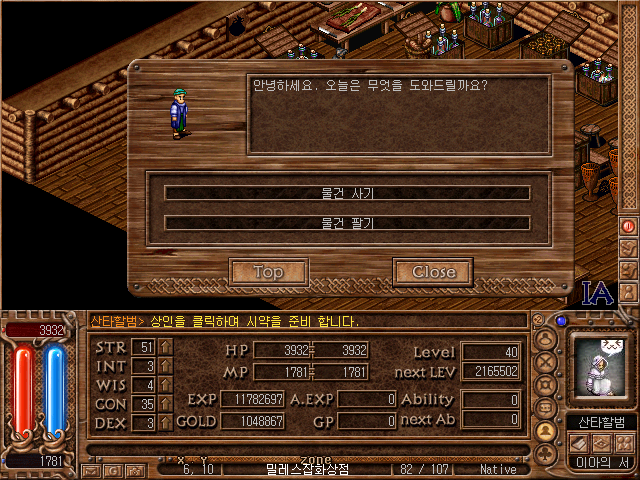Click the clover-shaped round side icon
The height and width of the screenshot is (480, 640).
pos(546,385)
